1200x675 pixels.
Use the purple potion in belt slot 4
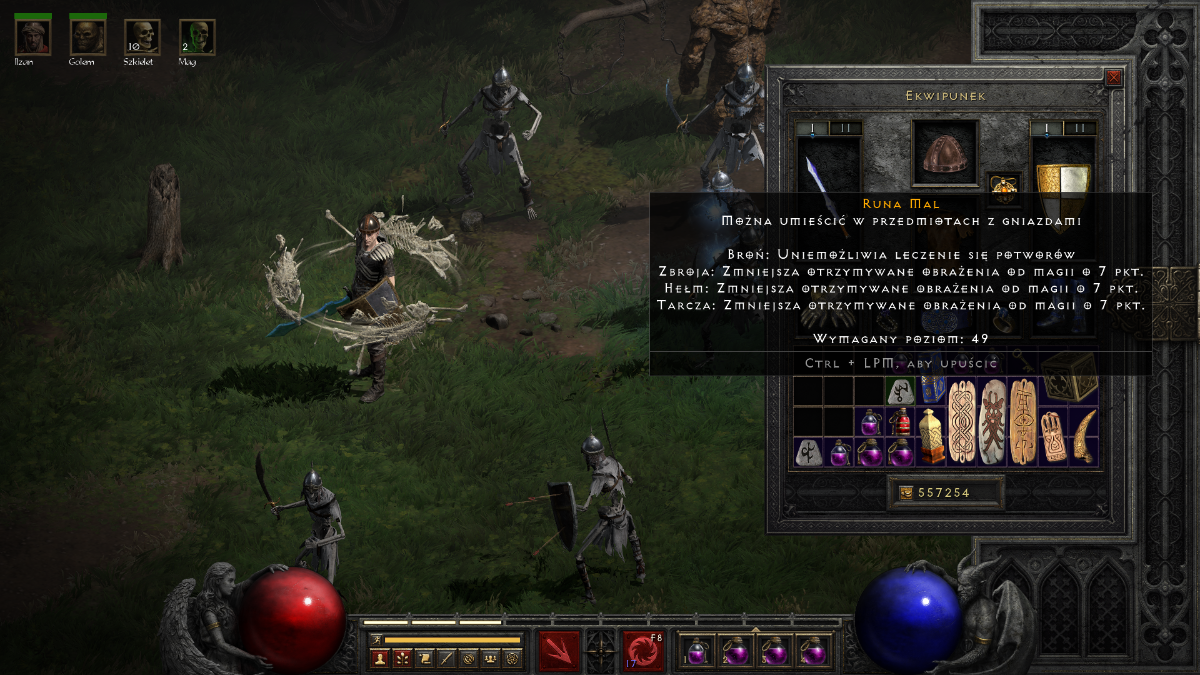click(x=814, y=652)
